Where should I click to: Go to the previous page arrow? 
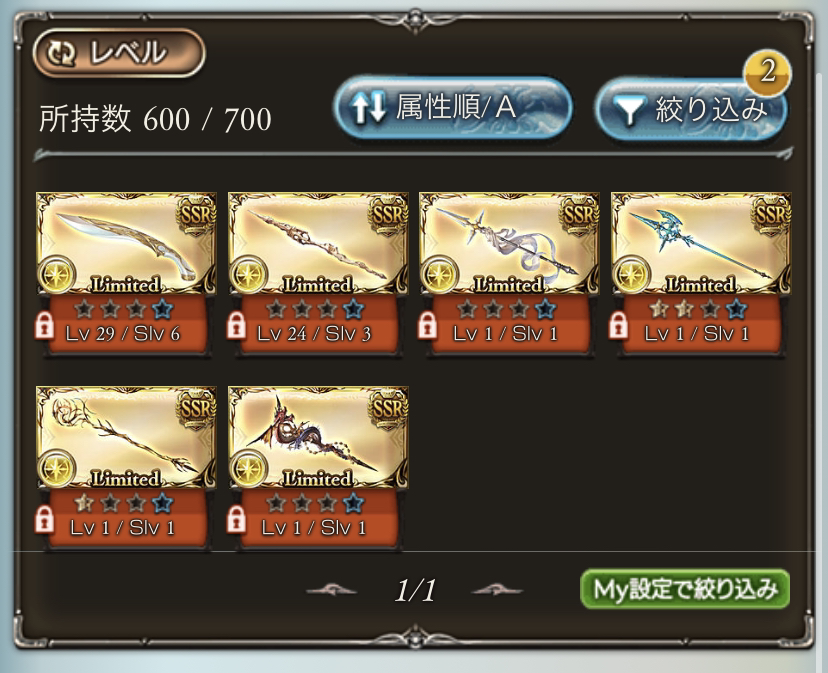coord(331,590)
